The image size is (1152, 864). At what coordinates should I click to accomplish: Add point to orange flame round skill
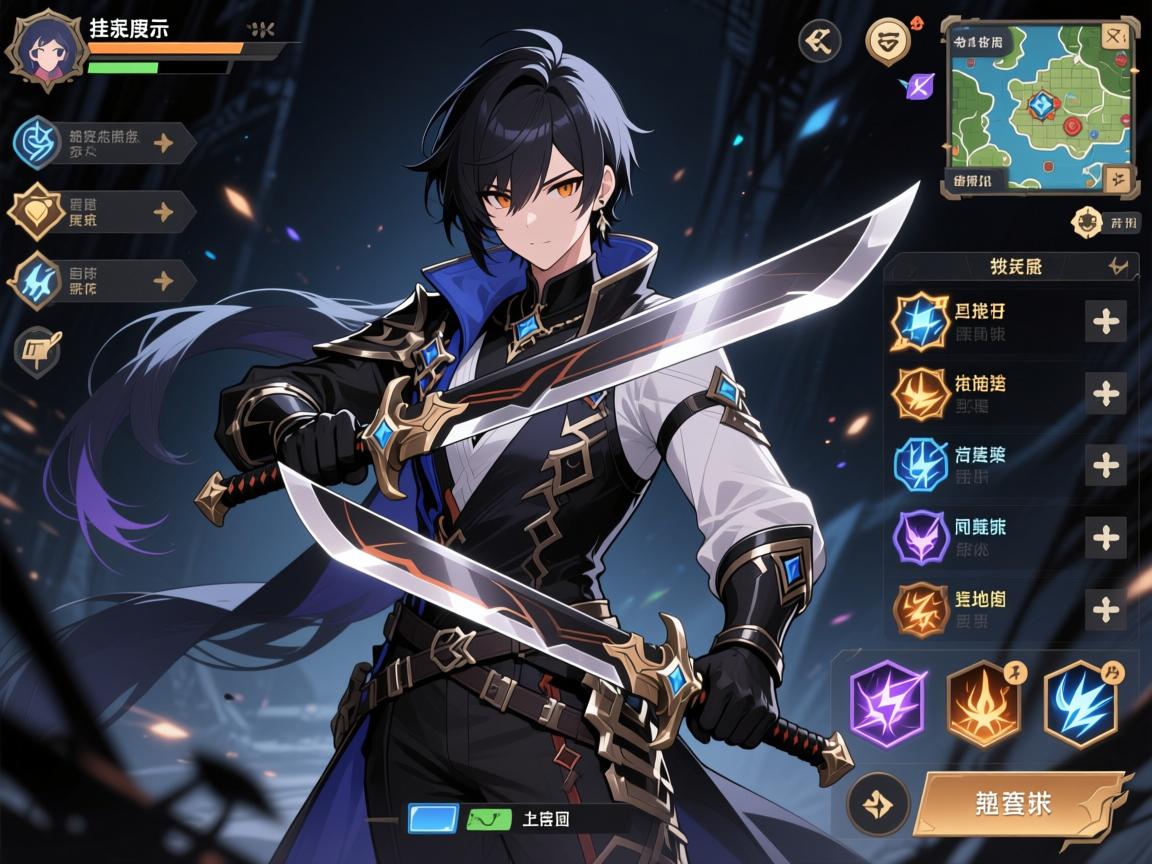[1105, 394]
